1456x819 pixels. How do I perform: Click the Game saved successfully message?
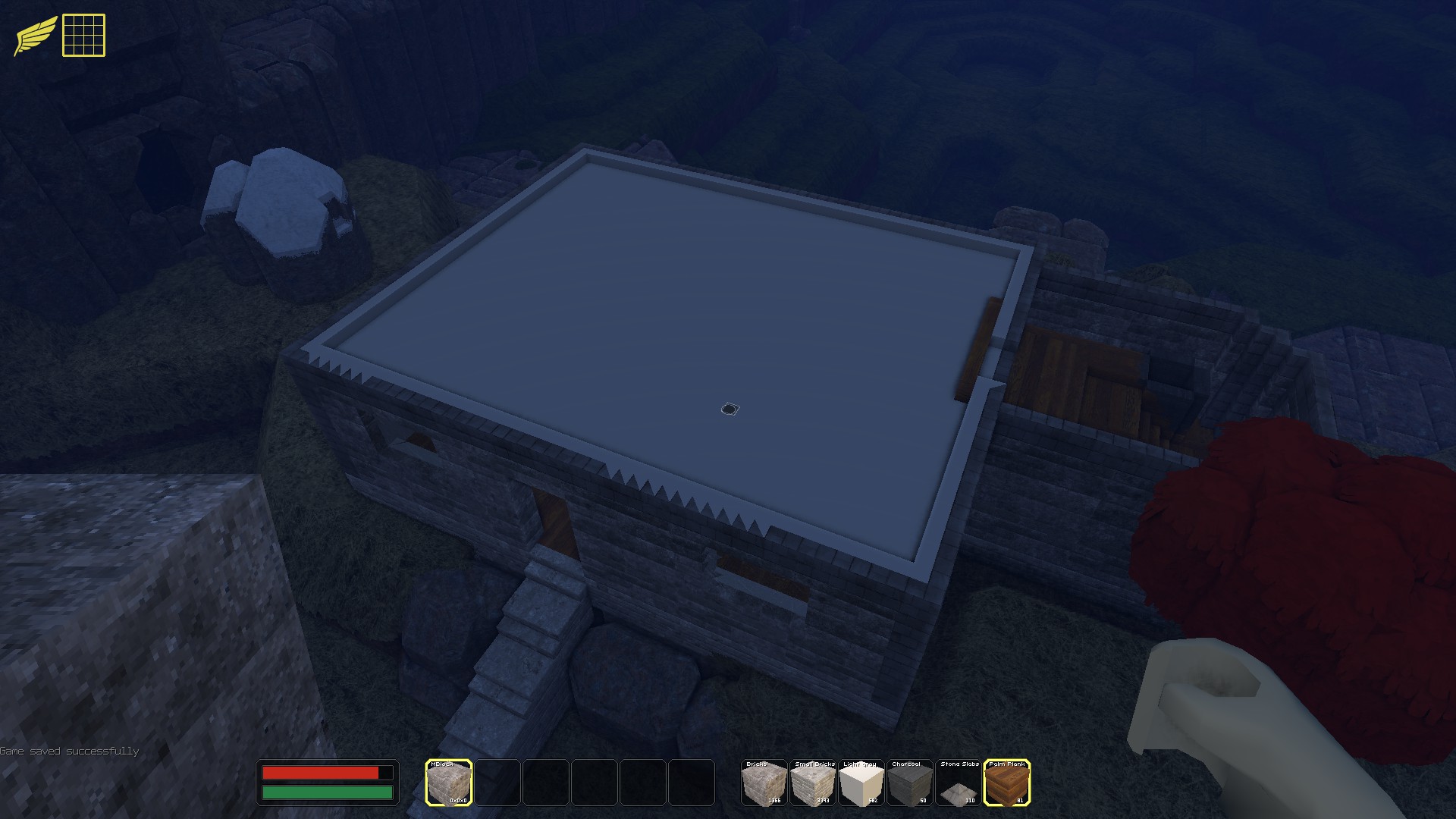coord(70,750)
